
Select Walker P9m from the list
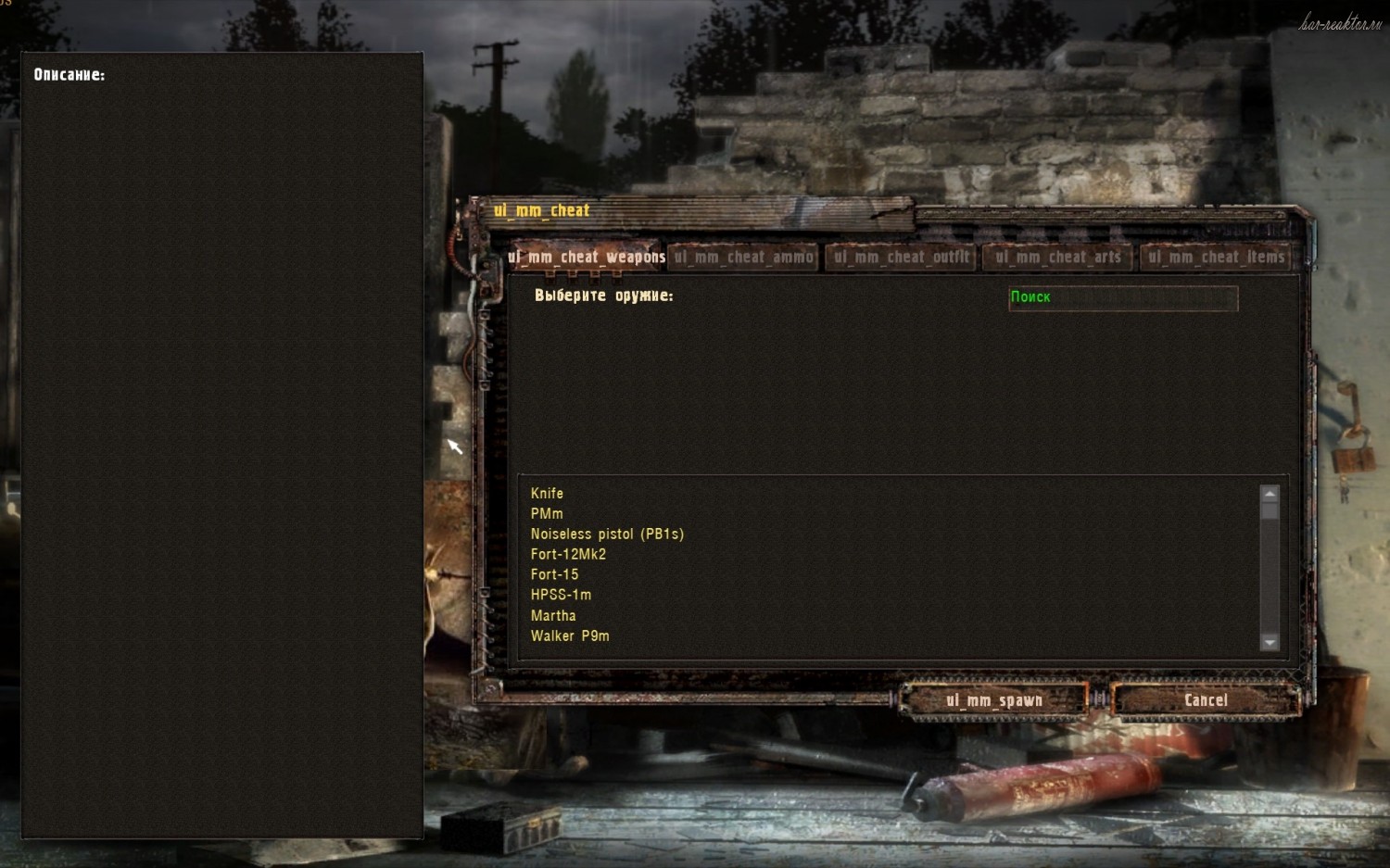point(570,636)
